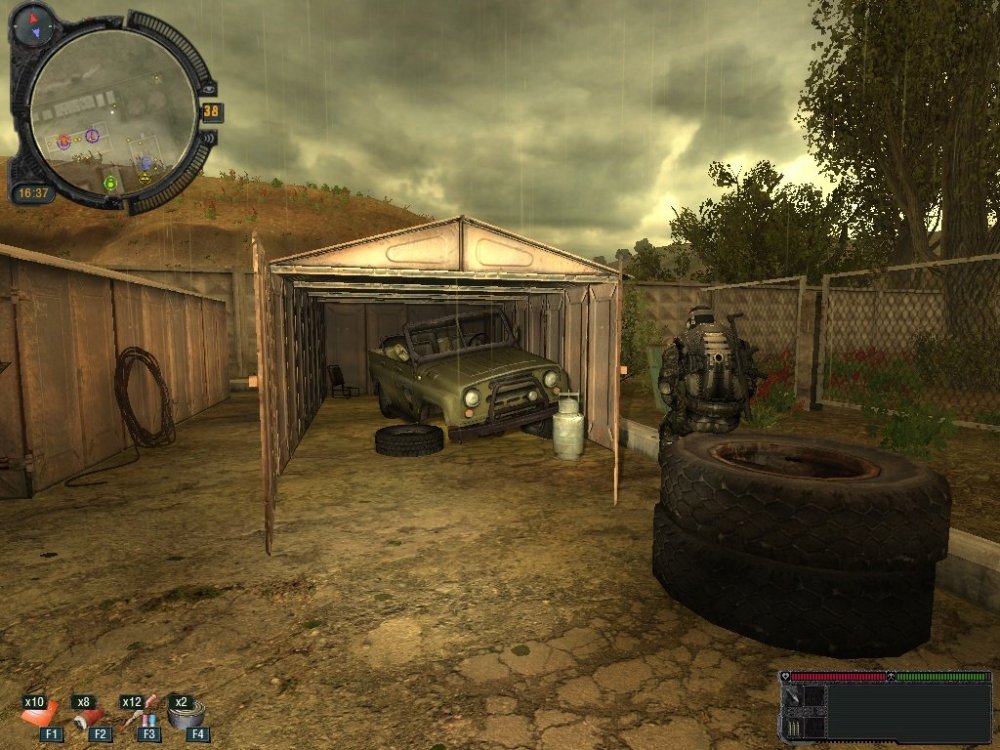Click the weapon info panel
Image resolution: width=1000 pixels, height=750 pixels.
(x=886, y=708)
